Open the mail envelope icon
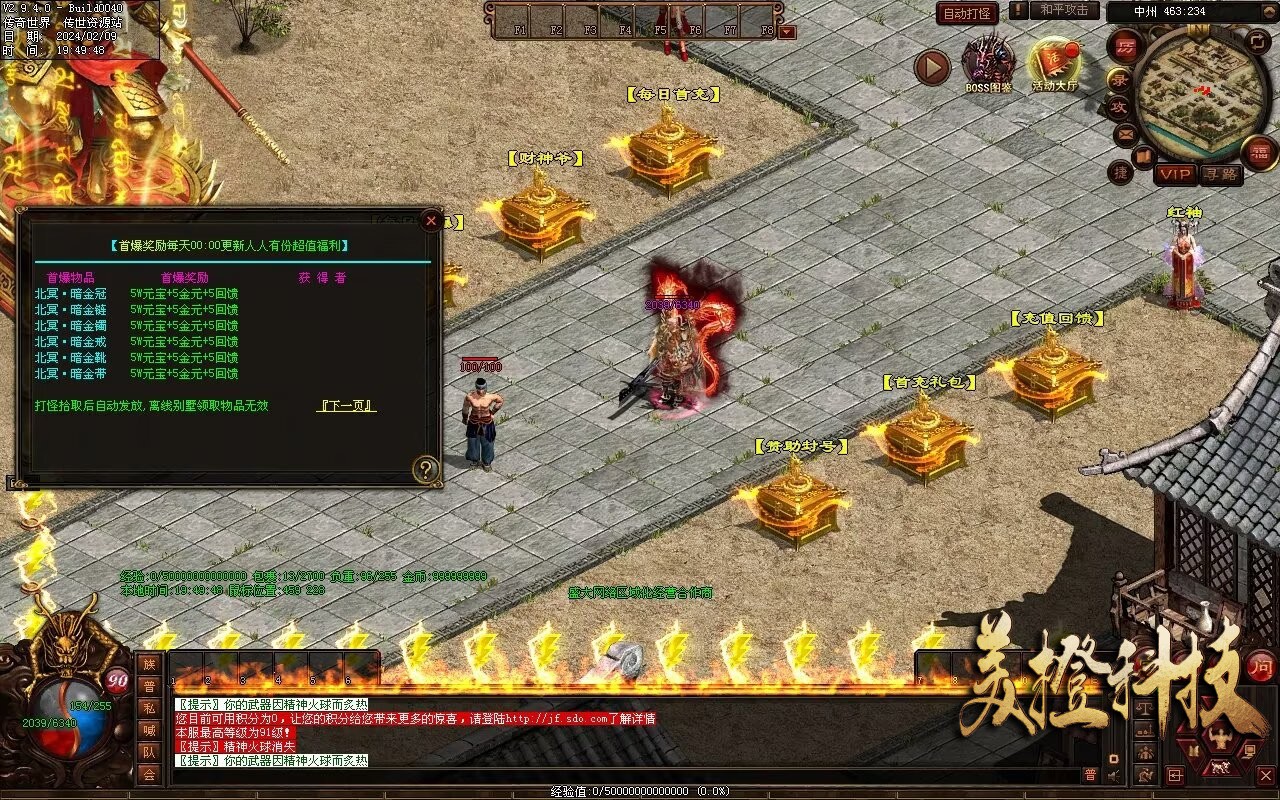The width and height of the screenshot is (1280, 800). pos(1126,133)
